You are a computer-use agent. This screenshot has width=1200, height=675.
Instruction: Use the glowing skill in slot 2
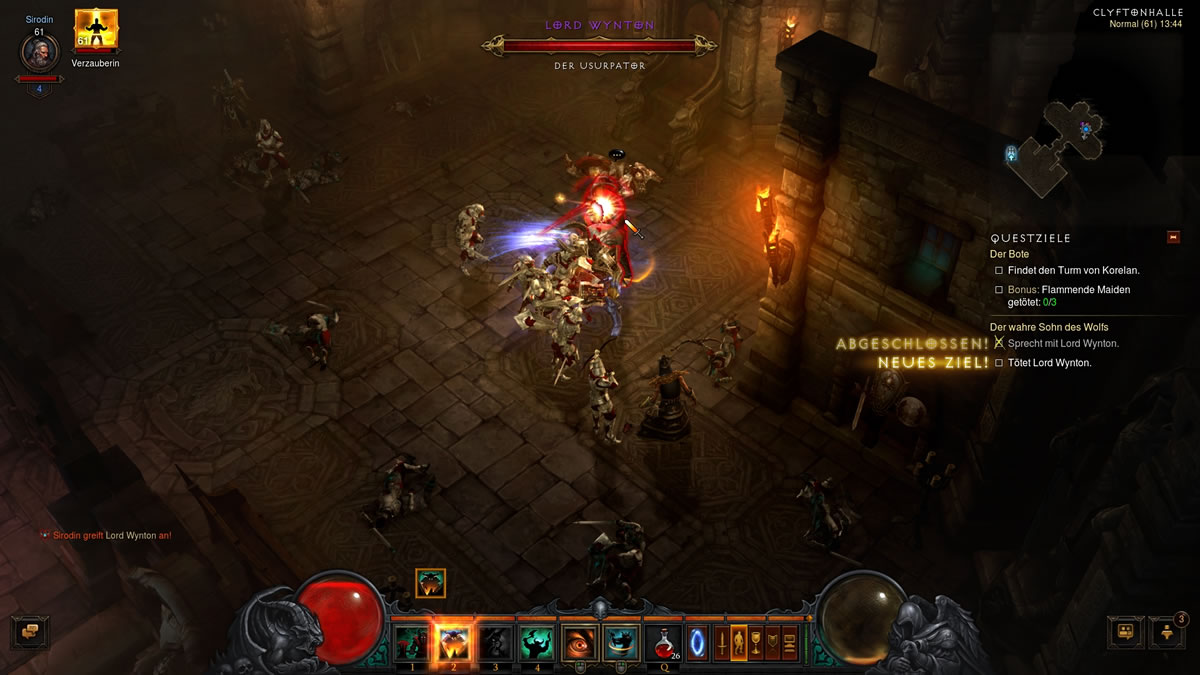pyautogui.click(x=452, y=642)
